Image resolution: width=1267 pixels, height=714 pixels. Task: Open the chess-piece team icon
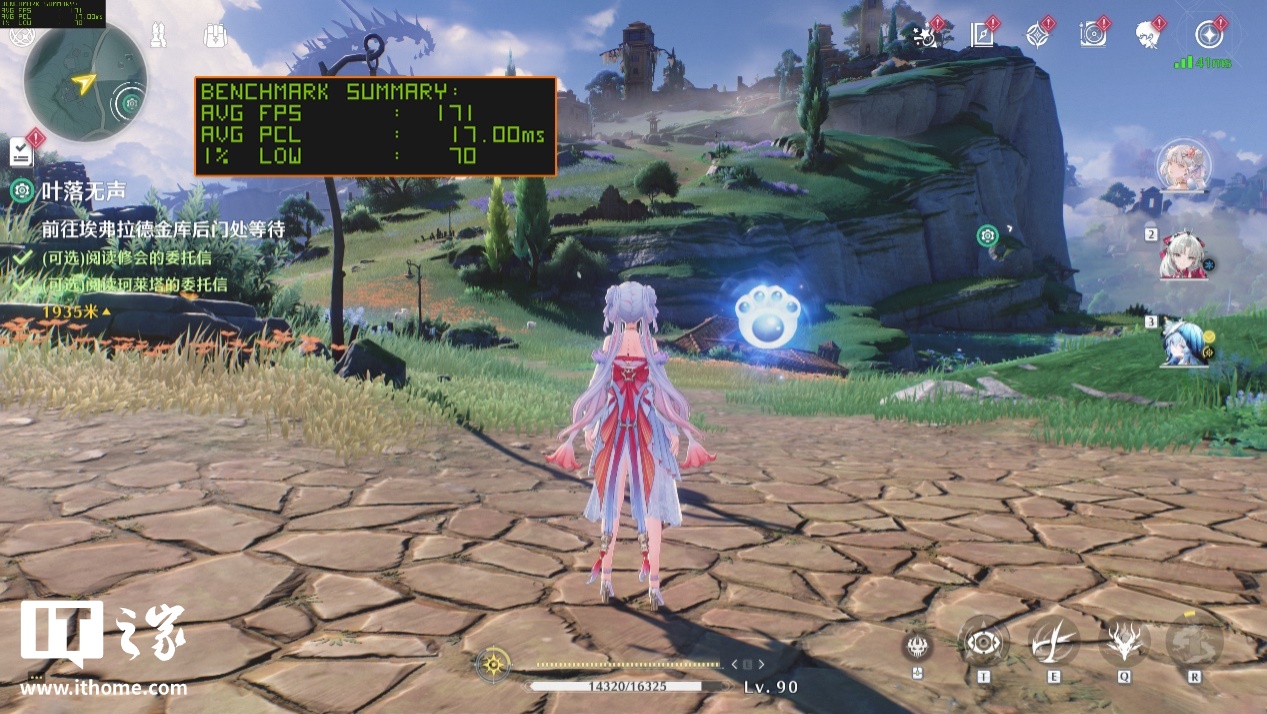pyautogui.click(x=158, y=36)
